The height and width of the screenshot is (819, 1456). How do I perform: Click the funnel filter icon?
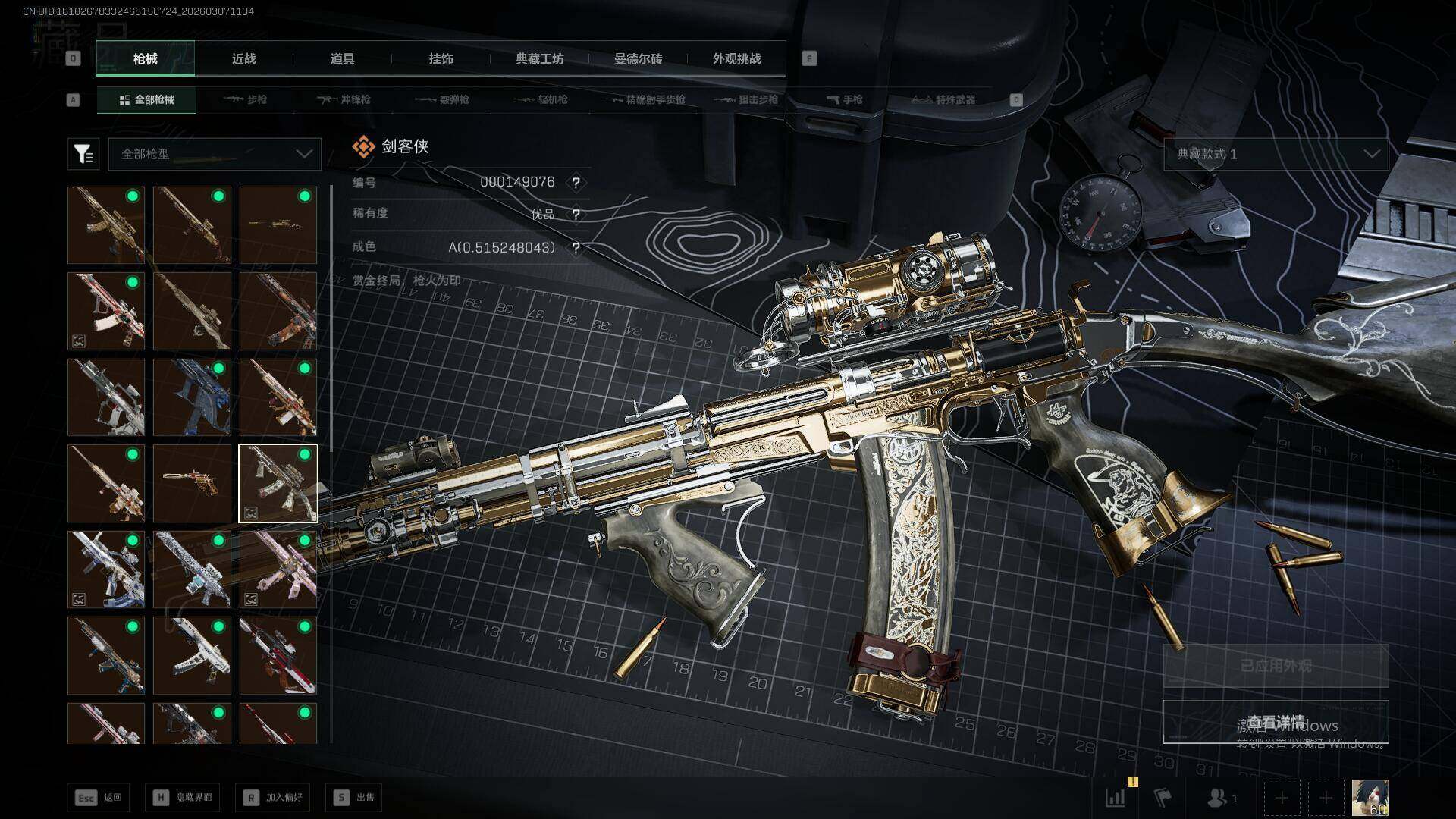pos(83,154)
